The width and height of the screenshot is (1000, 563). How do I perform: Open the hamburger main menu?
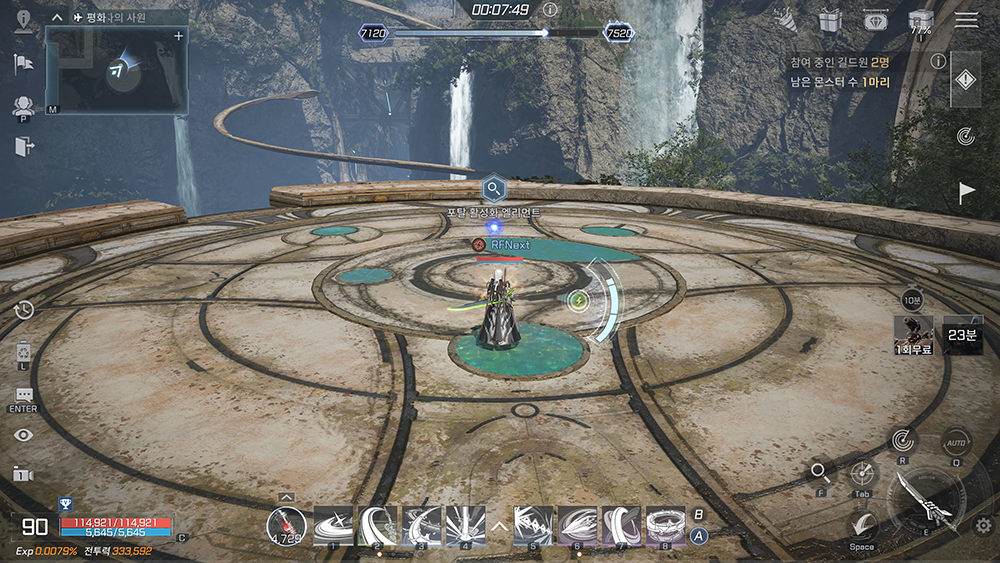point(966,20)
